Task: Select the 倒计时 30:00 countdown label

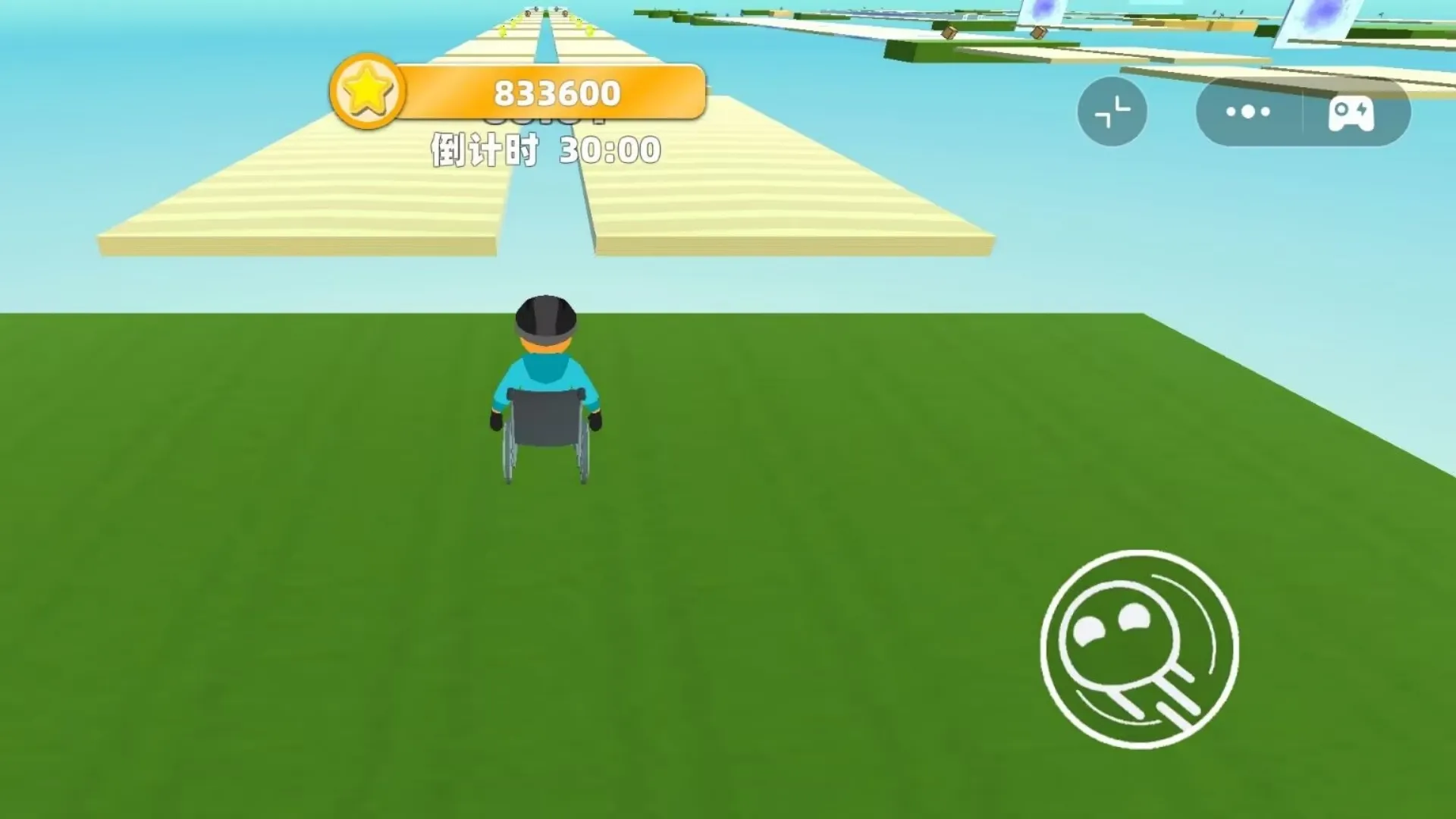Action: coord(543,149)
